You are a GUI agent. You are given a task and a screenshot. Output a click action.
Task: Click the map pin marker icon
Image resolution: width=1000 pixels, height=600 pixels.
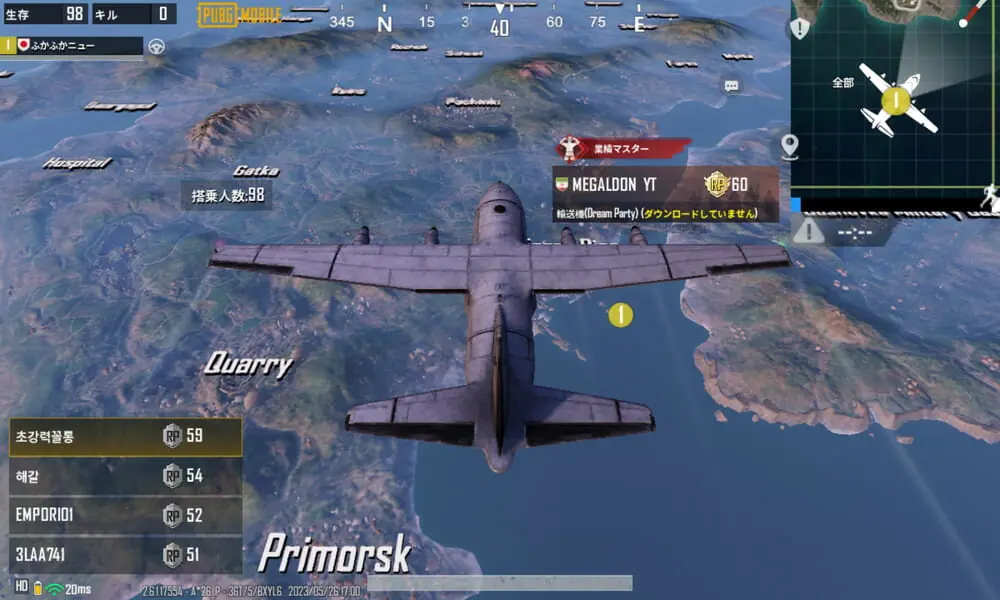(790, 147)
